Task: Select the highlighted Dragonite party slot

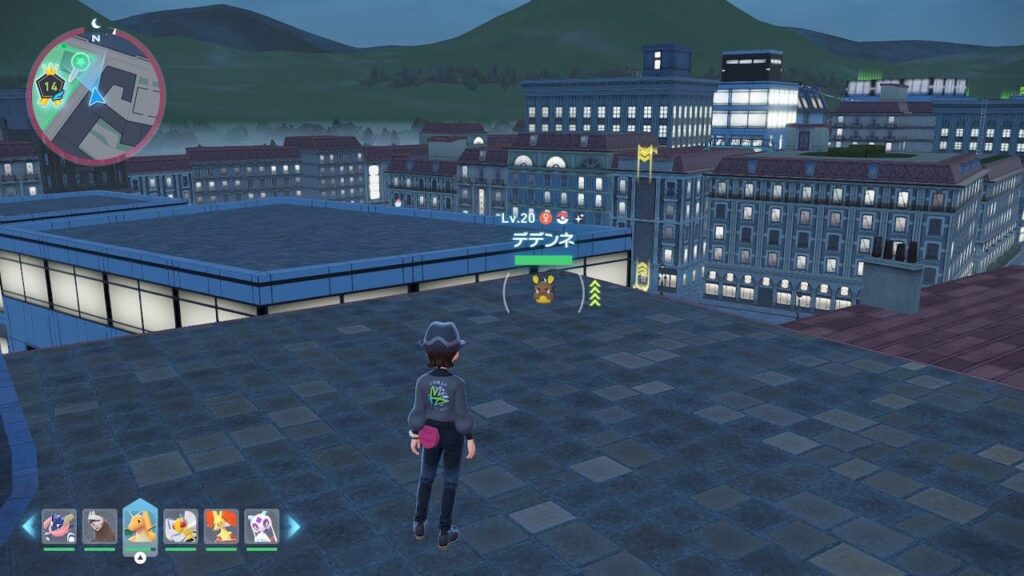Action: (x=140, y=526)
